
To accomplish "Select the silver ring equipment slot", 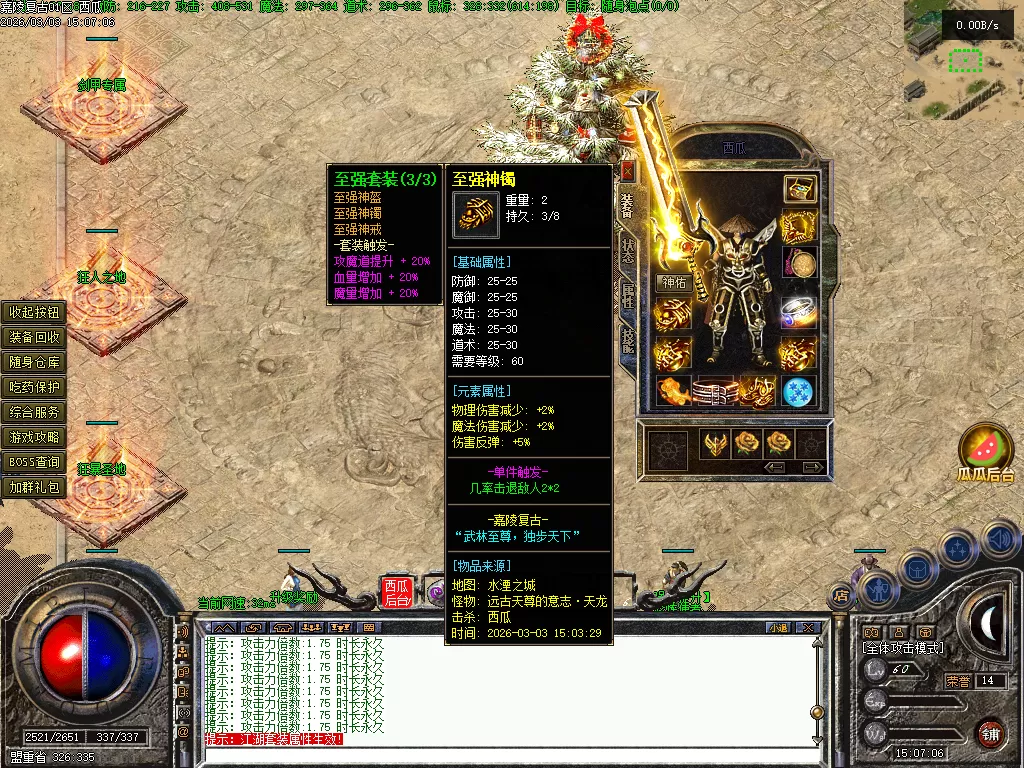I will click(x=799, y=311).
